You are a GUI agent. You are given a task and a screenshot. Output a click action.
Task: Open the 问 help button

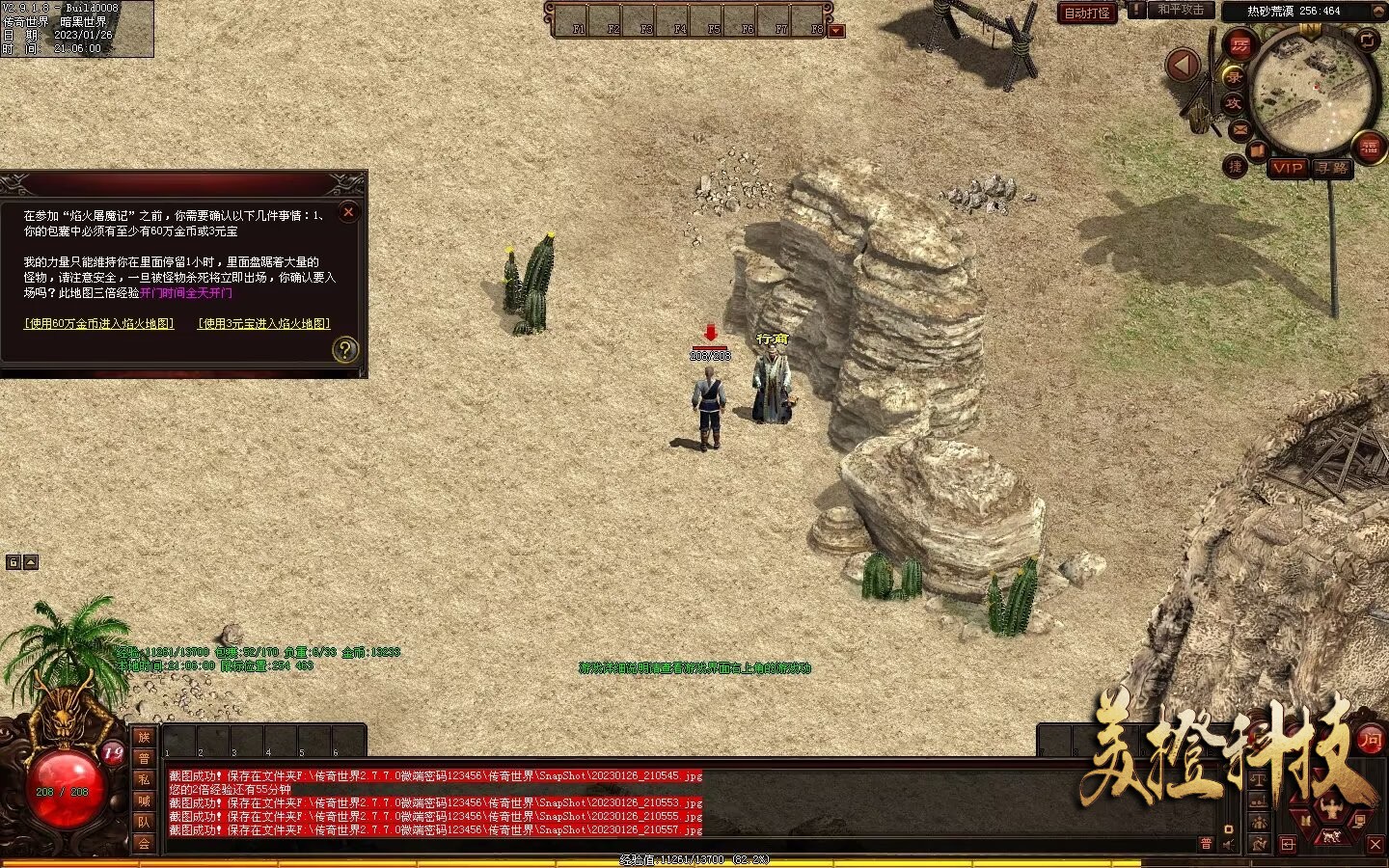1370,741
